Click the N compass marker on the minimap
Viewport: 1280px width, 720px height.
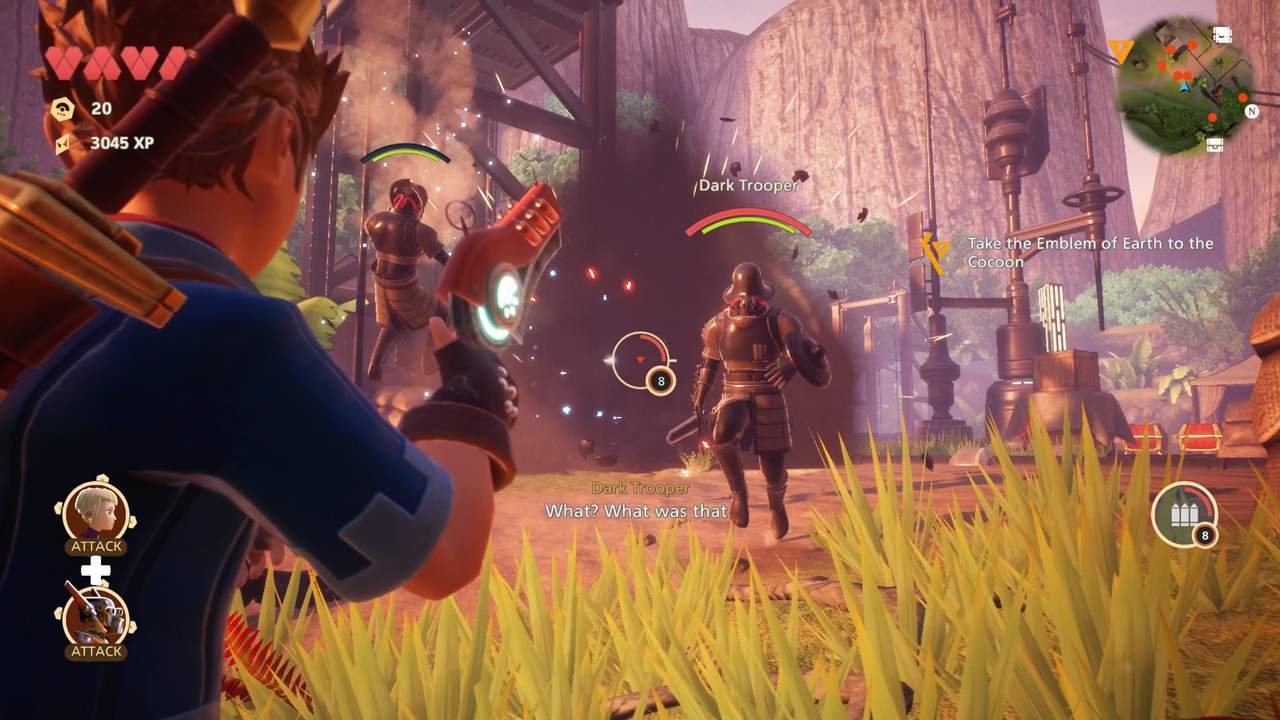pyautogui.click(x=1252, y=110)
